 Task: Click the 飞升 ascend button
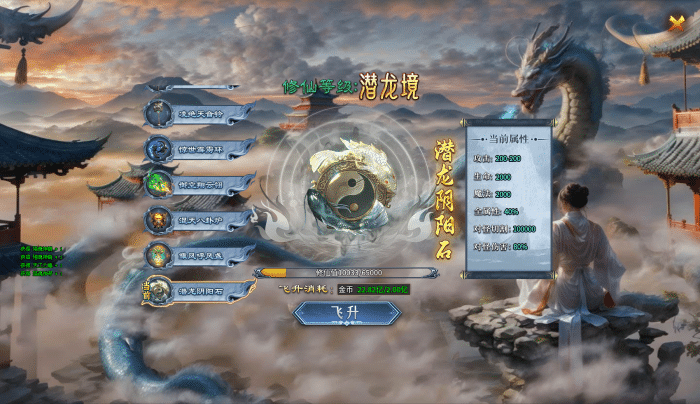[x=346, y=313]
